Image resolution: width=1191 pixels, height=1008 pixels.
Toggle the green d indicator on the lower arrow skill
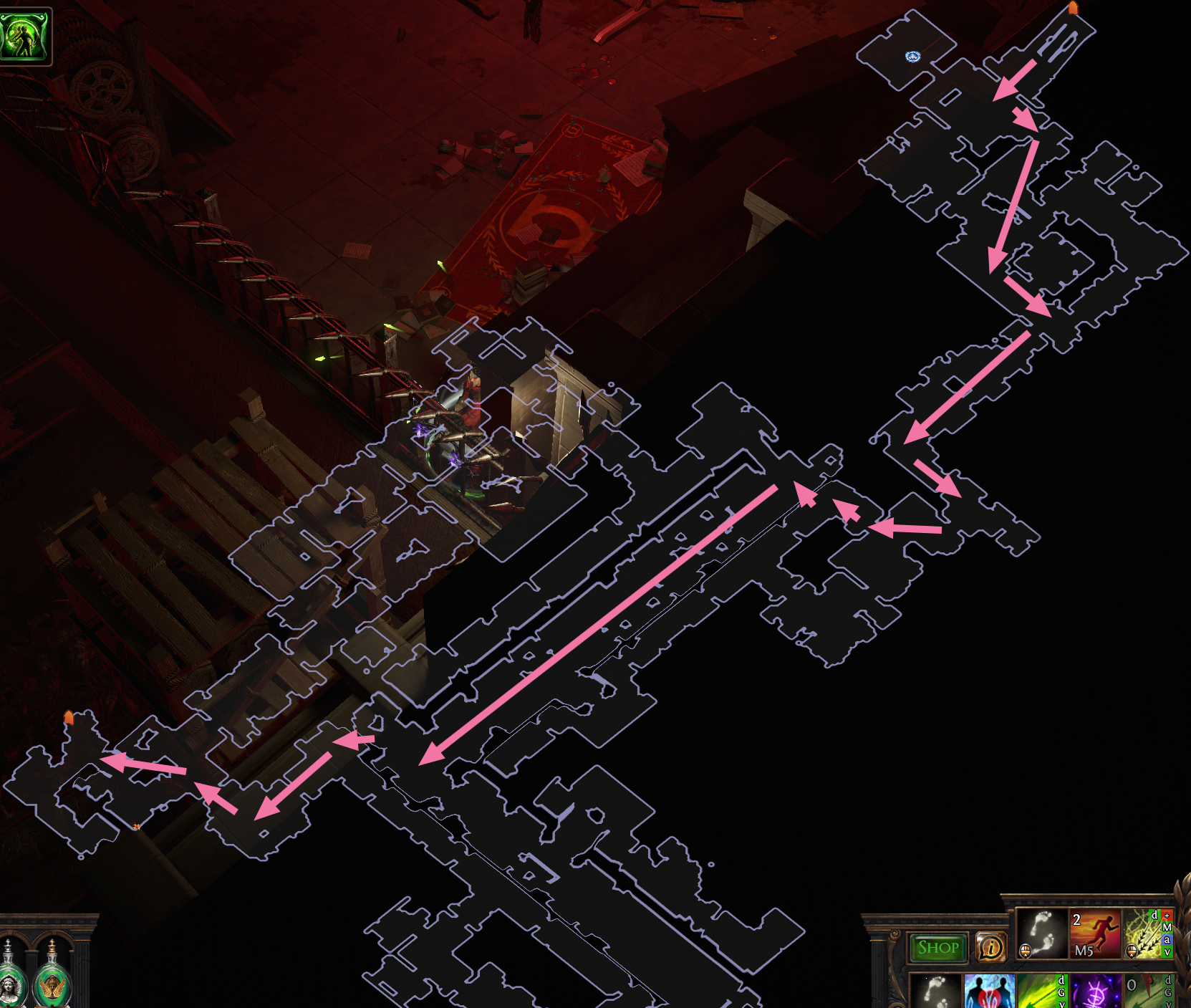tap(1061, 981)
